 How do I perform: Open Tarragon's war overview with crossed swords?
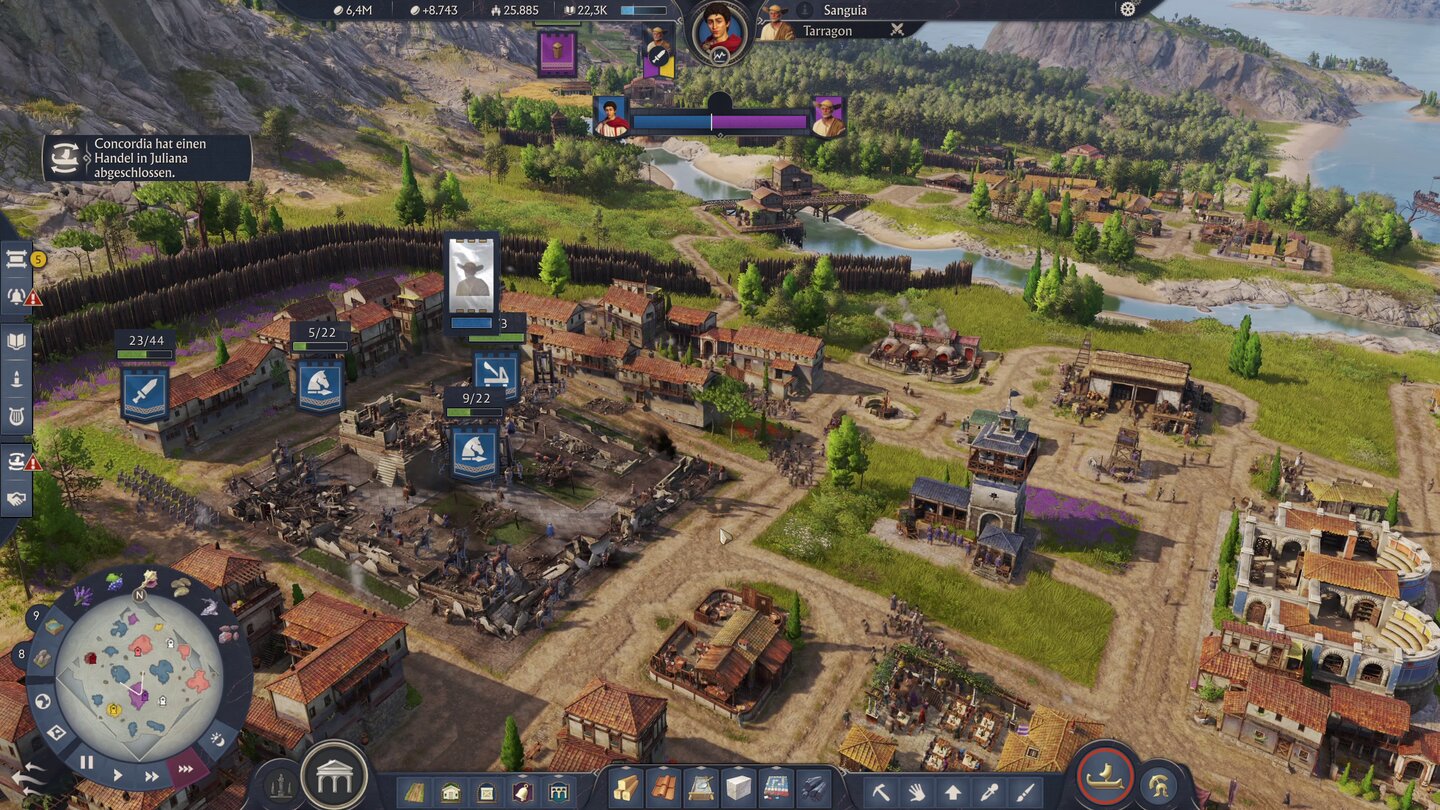[x=896, y=30]
